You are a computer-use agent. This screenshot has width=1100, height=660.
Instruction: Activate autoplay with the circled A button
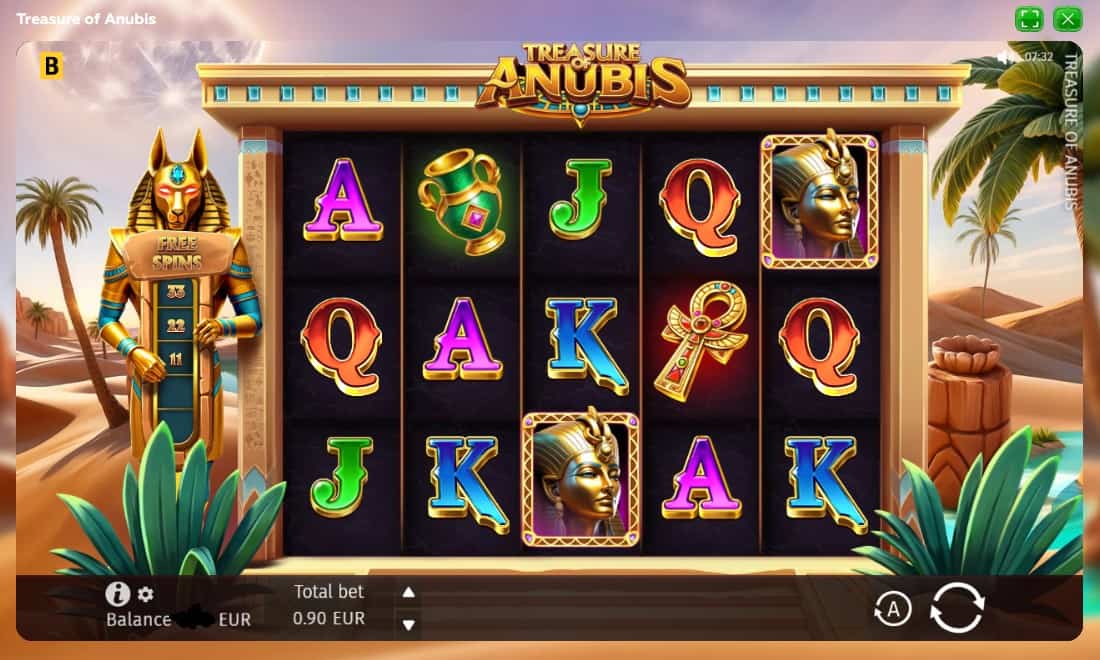(x=892, y=608)
